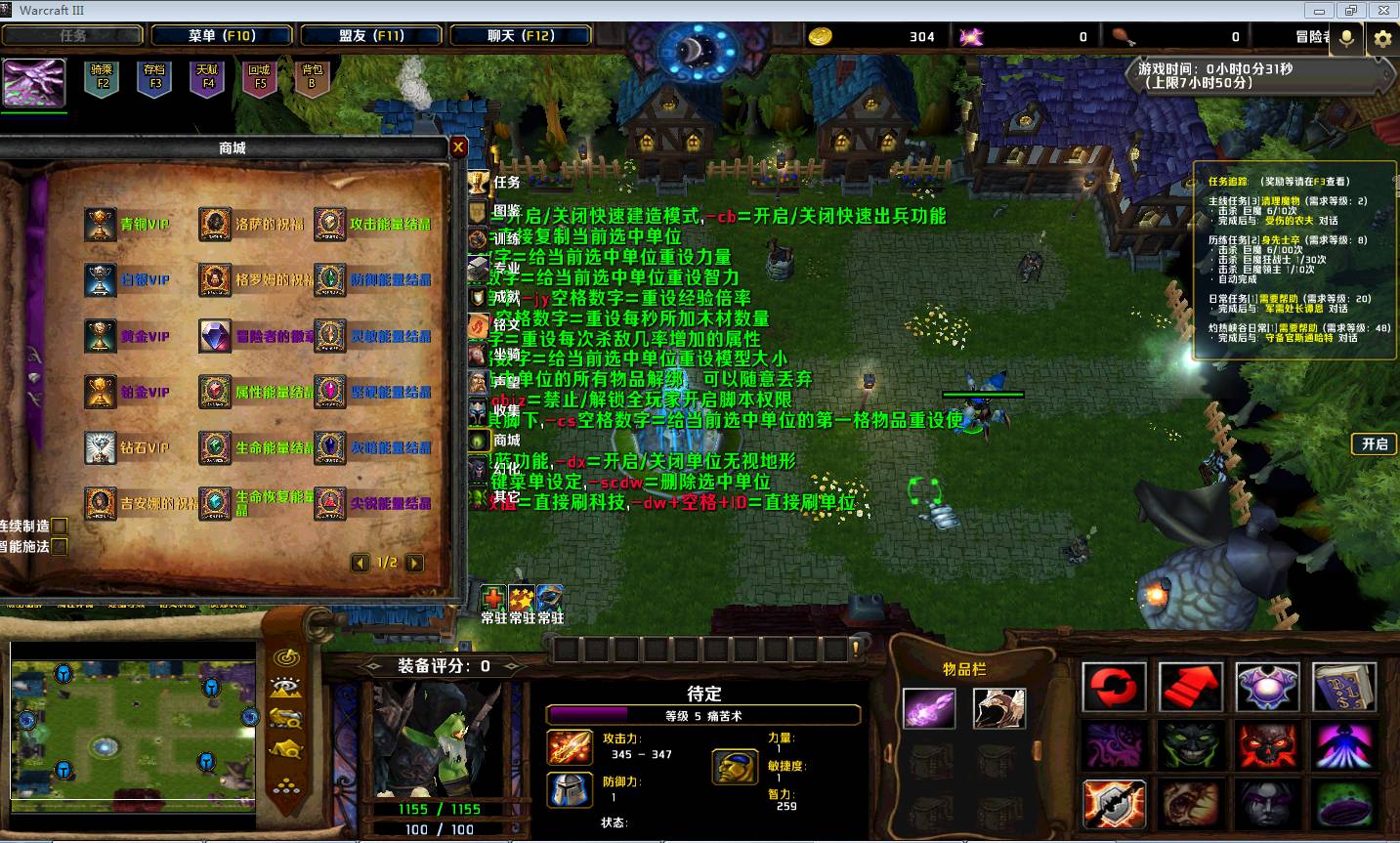
Task: Click the 回城 (F5) return-to-town banner
Action: pyautogui.click(x=259, y=78)
